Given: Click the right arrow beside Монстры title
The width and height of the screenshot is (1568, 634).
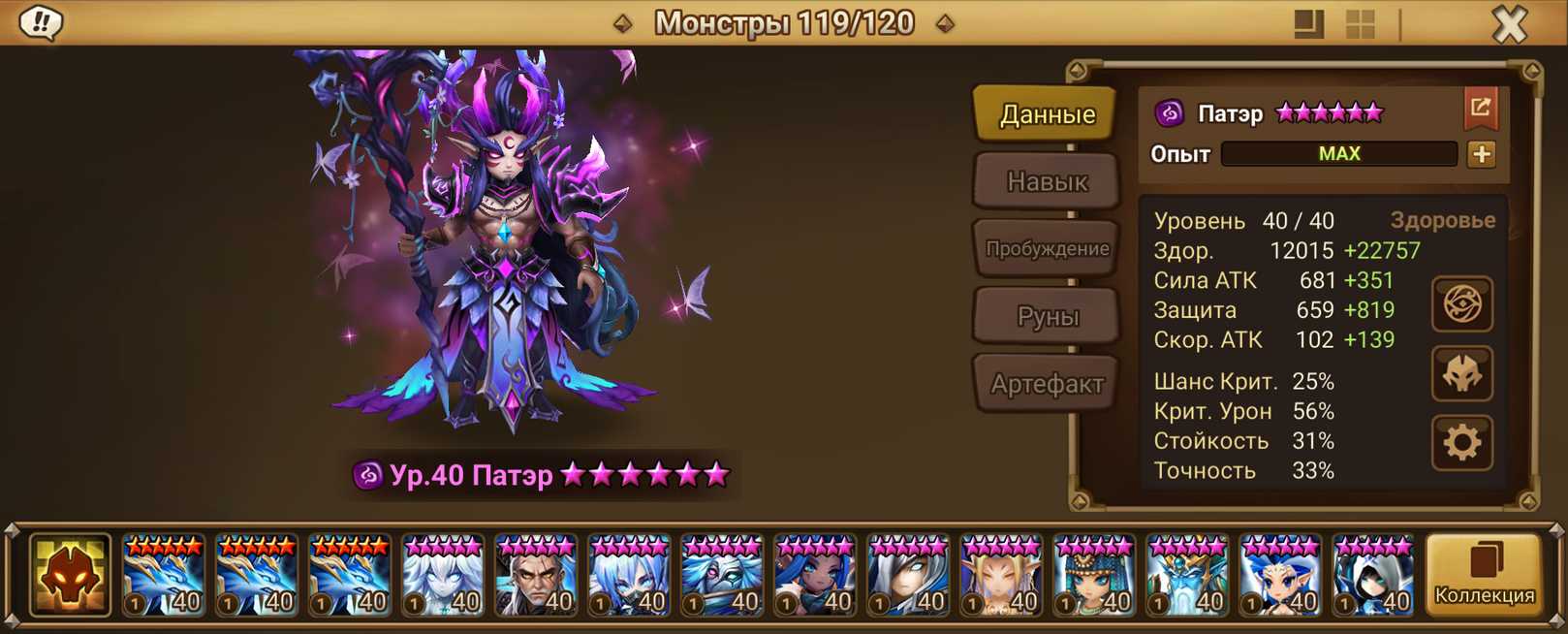Looking at the screenshot, I should [x=945, y=23].
